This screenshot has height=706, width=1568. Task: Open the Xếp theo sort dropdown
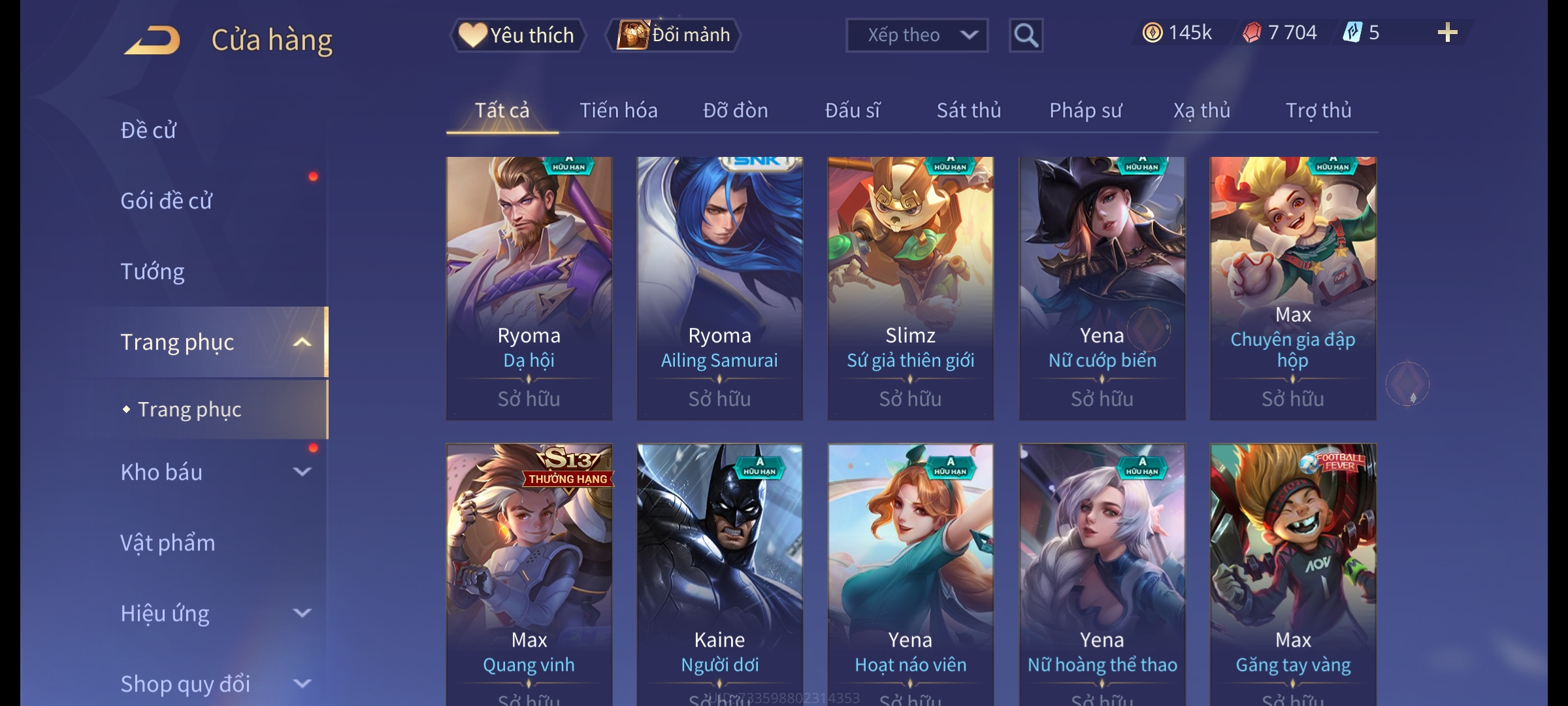(916, 35)
